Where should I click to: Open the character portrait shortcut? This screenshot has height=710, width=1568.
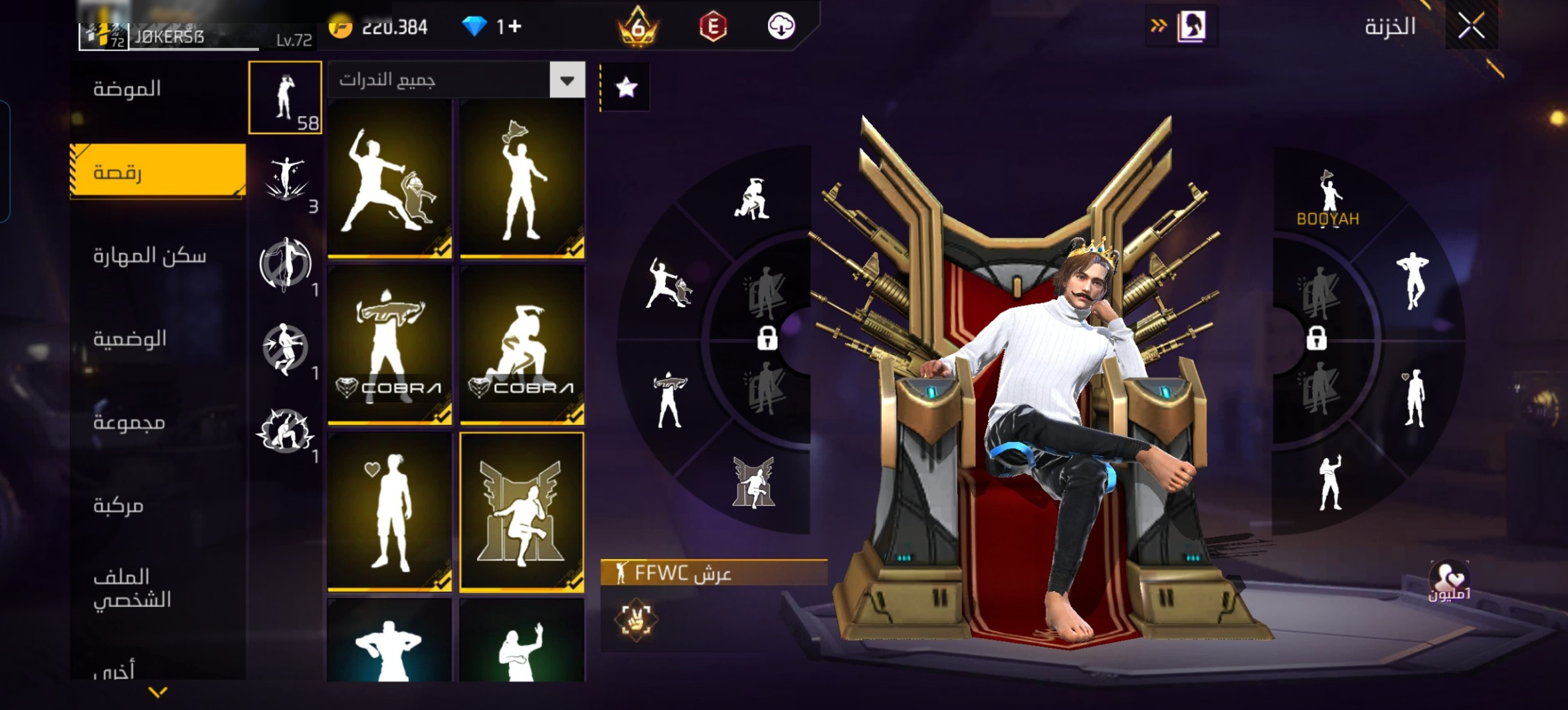pyautogui.click(x=1191, y=27)
